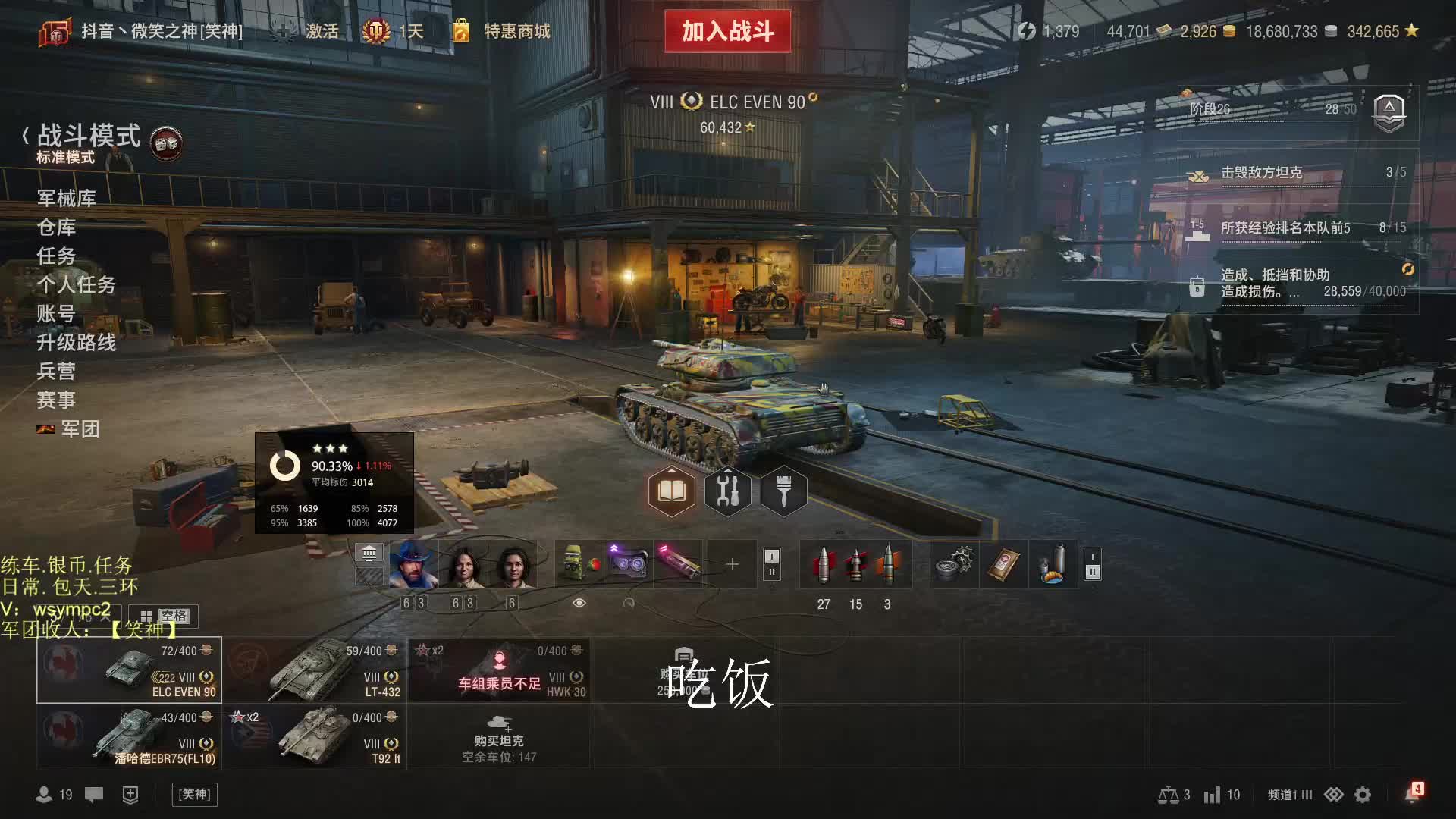The height and width of the screenshot is (819, 1456).
Task: Open the notification bell with badge 4
Action: click(1412, 793)
